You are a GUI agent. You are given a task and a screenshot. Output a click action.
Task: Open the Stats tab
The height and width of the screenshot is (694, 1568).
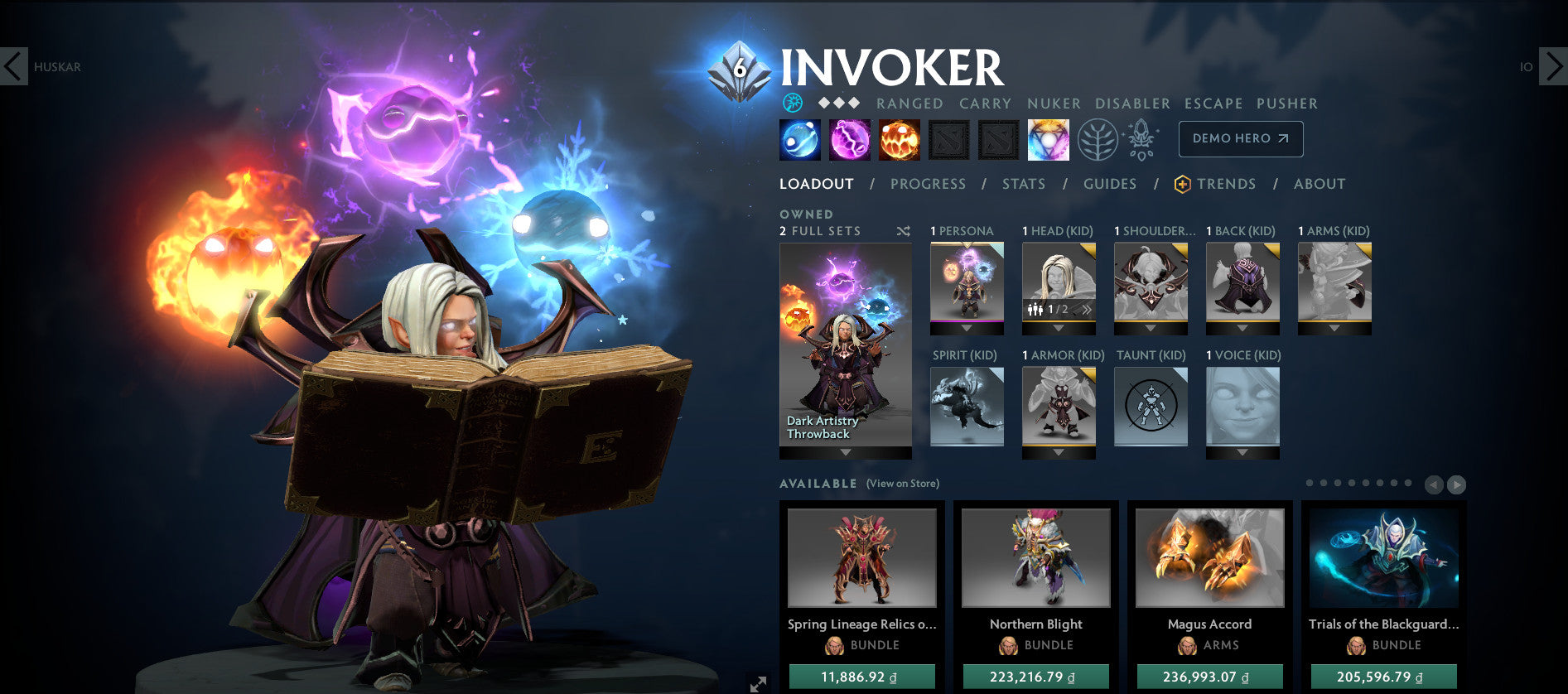[1024, 184]
